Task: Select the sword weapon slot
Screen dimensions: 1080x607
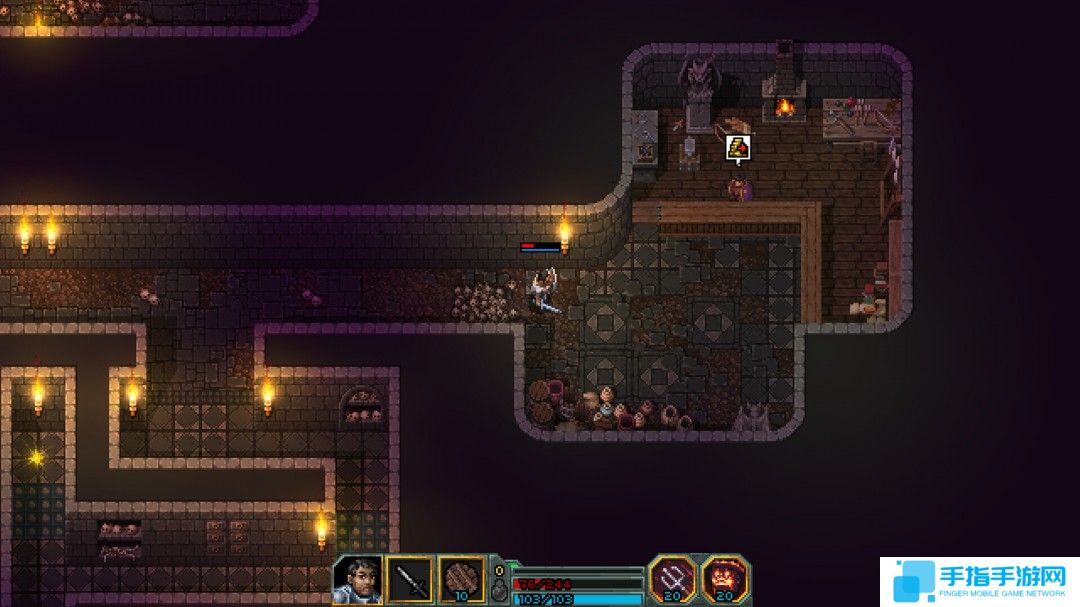Action: click(x=410, y=580)
